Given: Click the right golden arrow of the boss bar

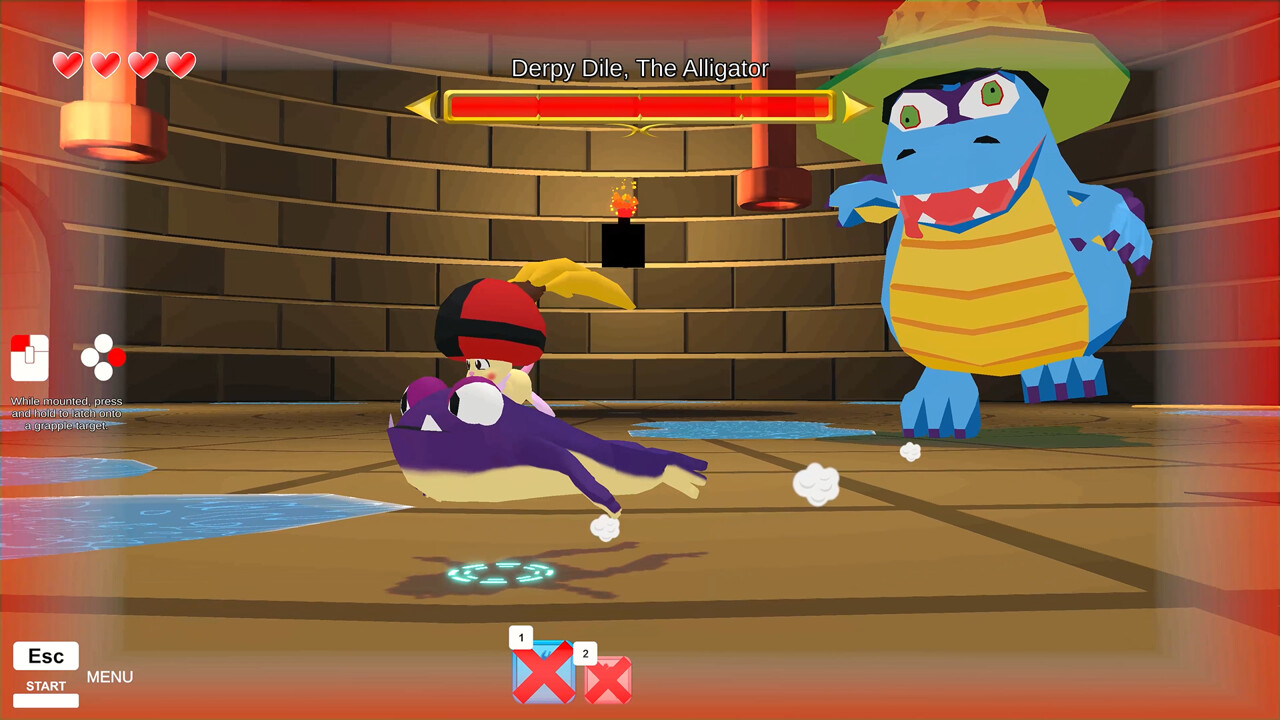Looking at the screenshot, I should pos(853,104).
